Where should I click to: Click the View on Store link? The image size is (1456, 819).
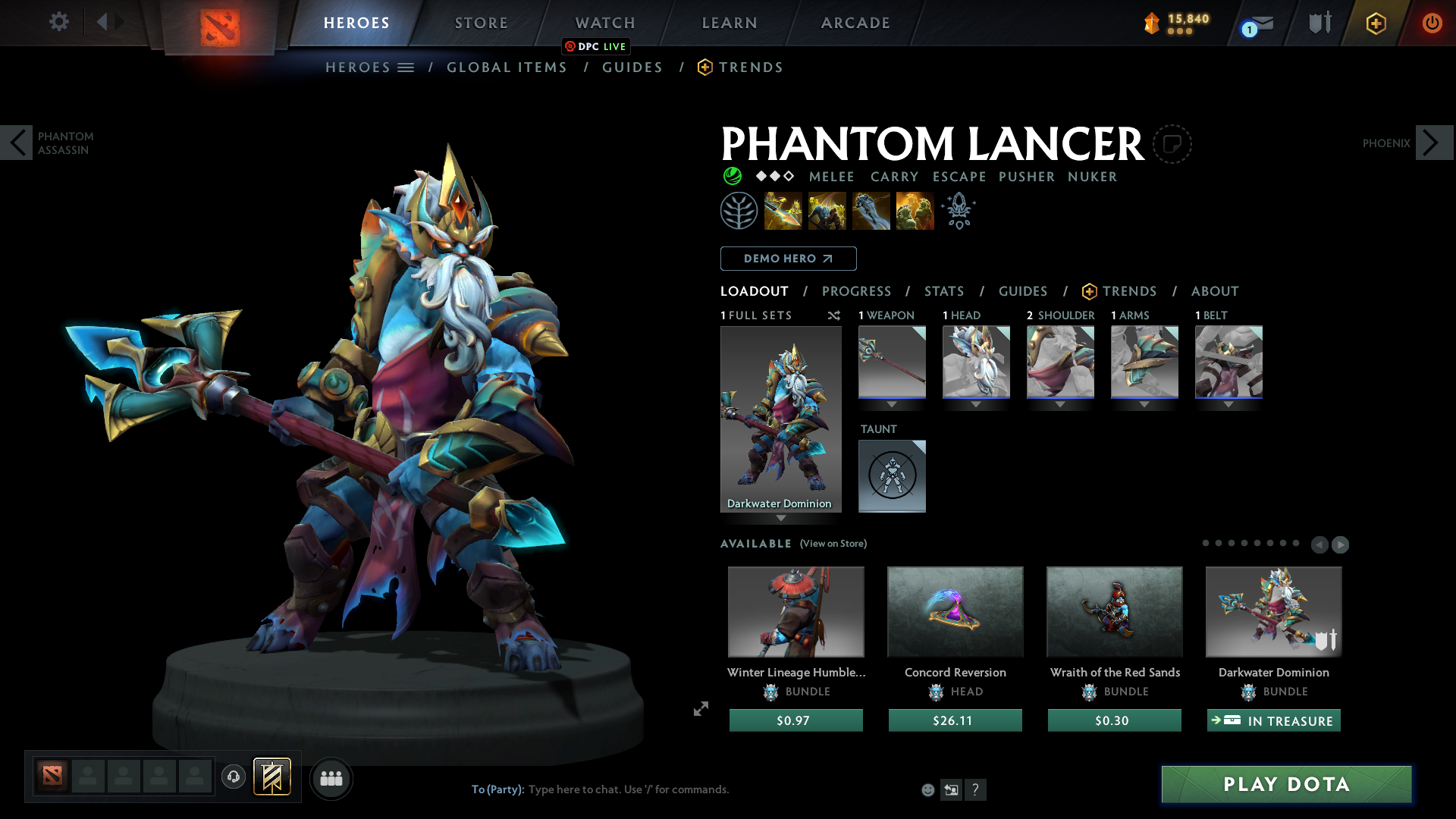pyautogui.click(x=833, y=544)
